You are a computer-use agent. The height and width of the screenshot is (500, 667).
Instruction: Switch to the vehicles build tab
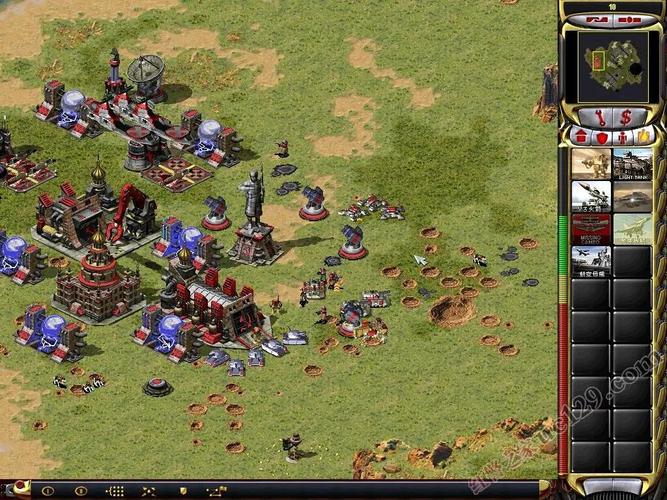[644, 135]
